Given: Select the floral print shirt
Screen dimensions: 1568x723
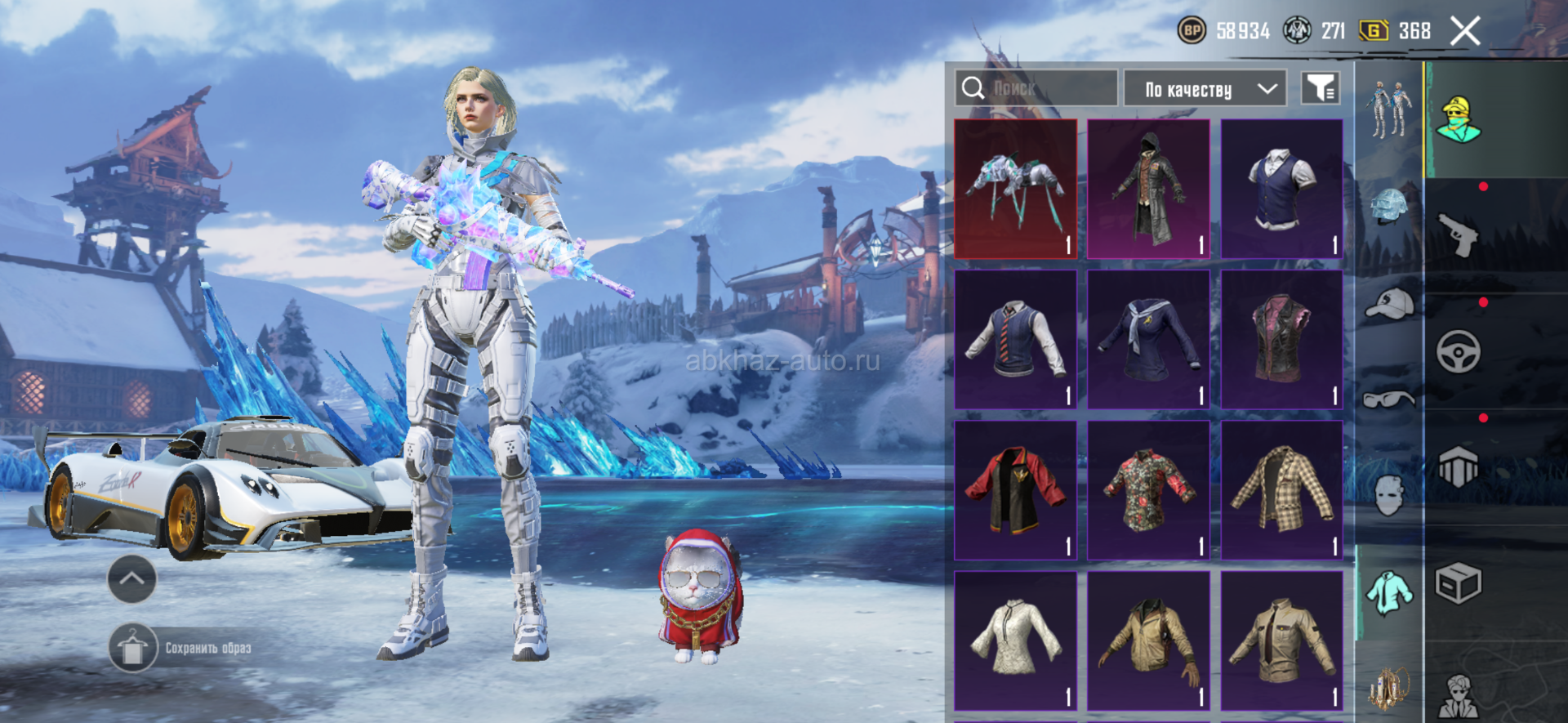Looking at the screenshot, I should tap(1148, 490).
